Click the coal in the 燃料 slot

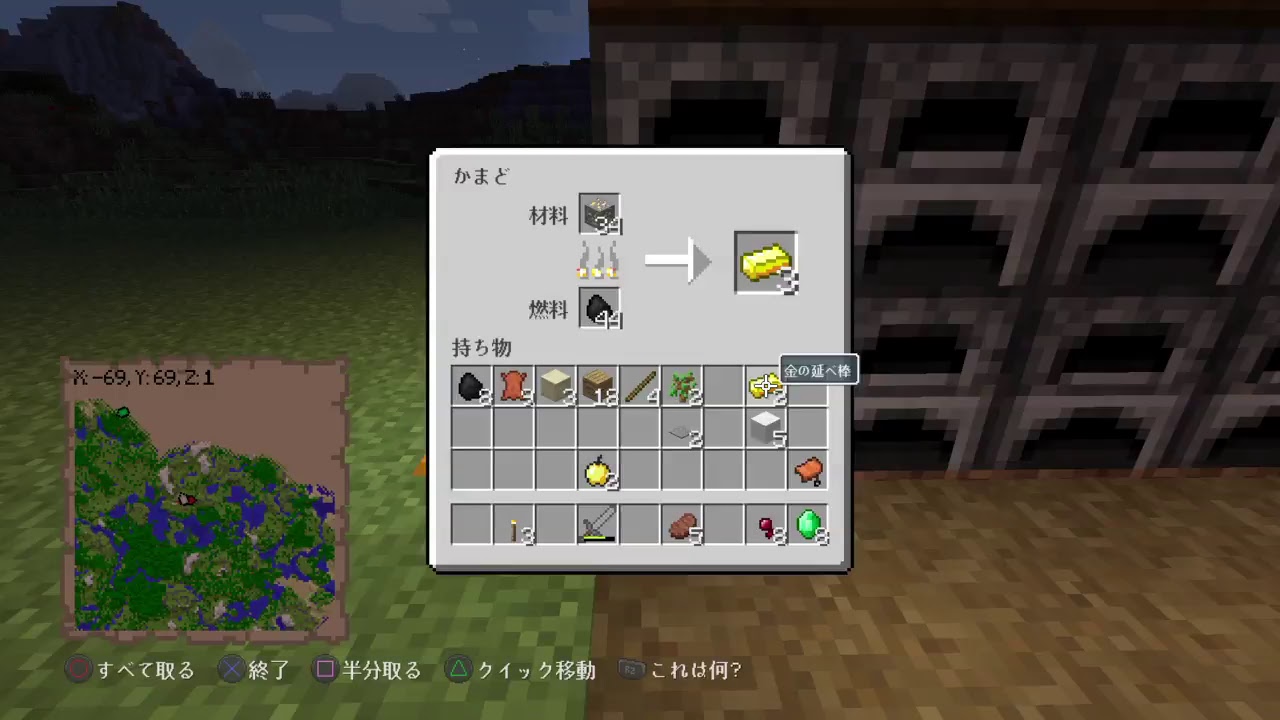[x=599, y=309]
